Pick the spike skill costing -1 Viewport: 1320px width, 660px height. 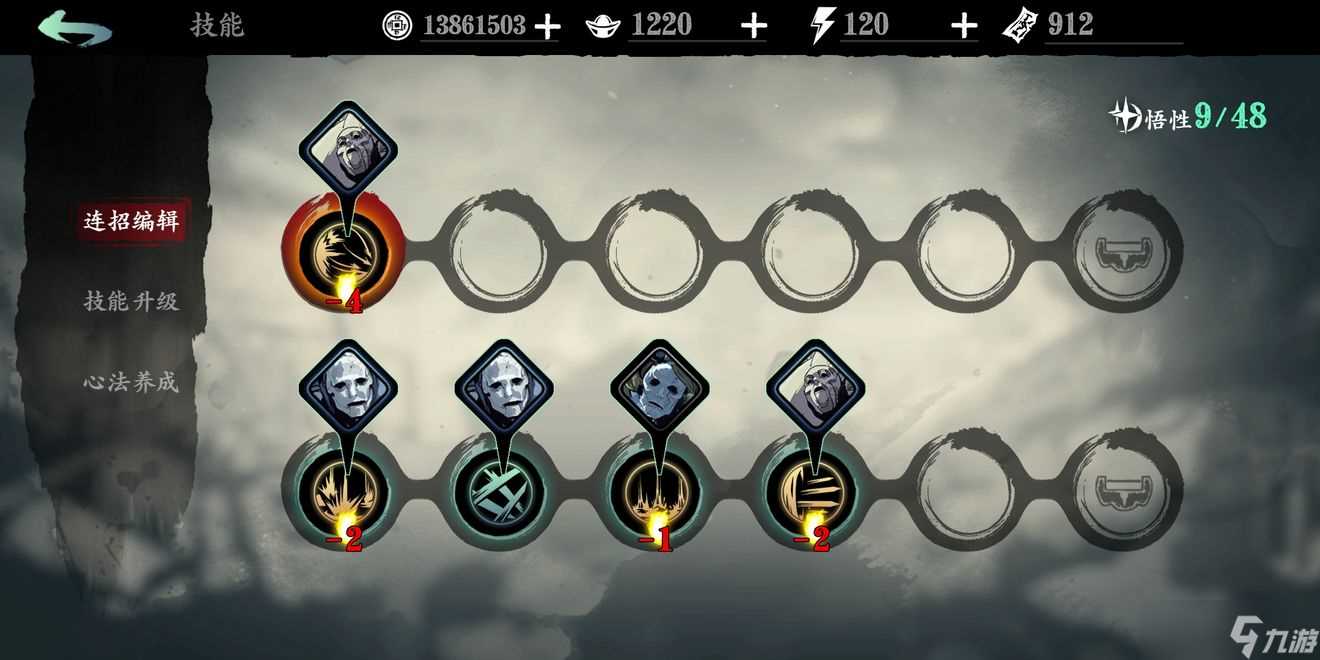(653, 490)
